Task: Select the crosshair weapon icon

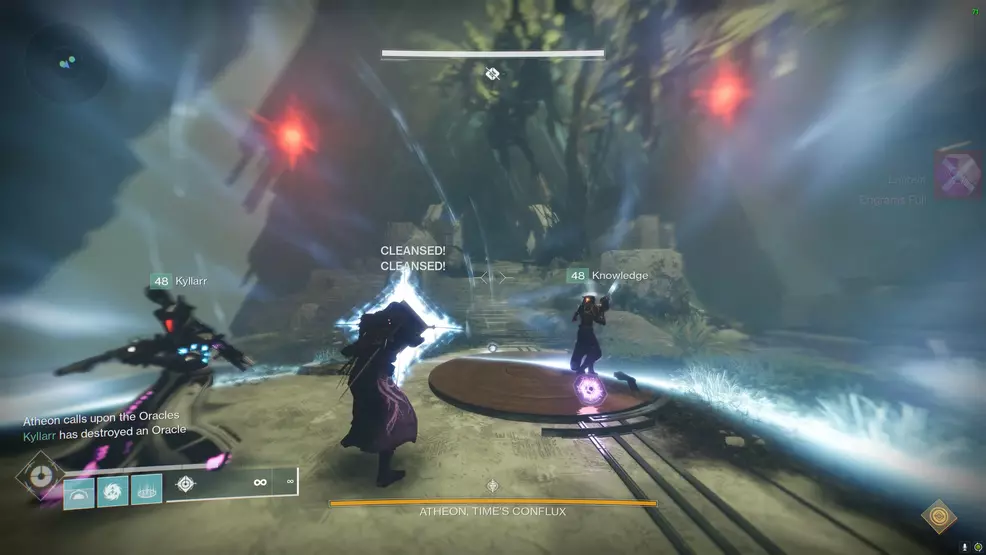Action: coord(185,484)
